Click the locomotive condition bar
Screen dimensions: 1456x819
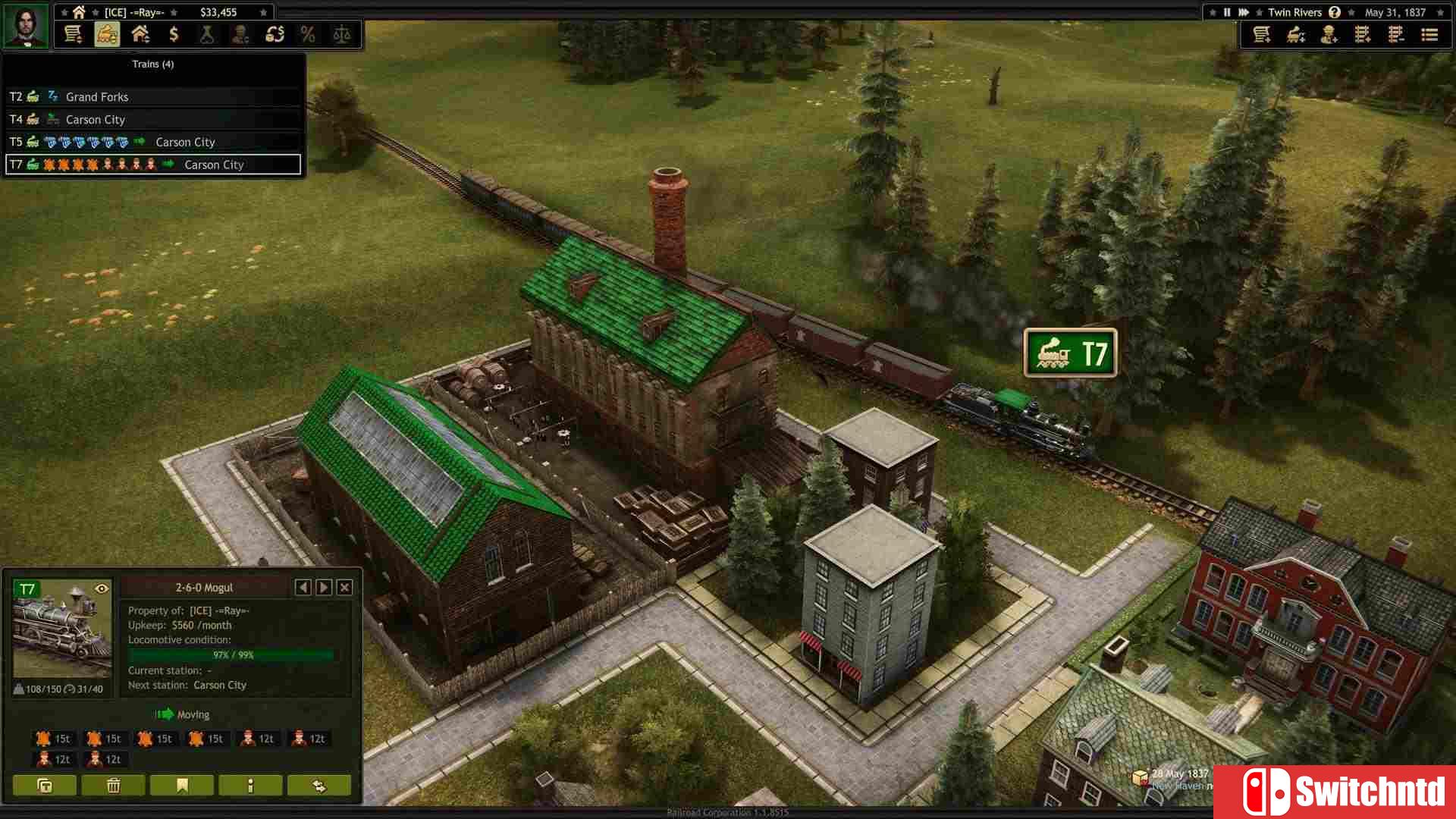232,654
